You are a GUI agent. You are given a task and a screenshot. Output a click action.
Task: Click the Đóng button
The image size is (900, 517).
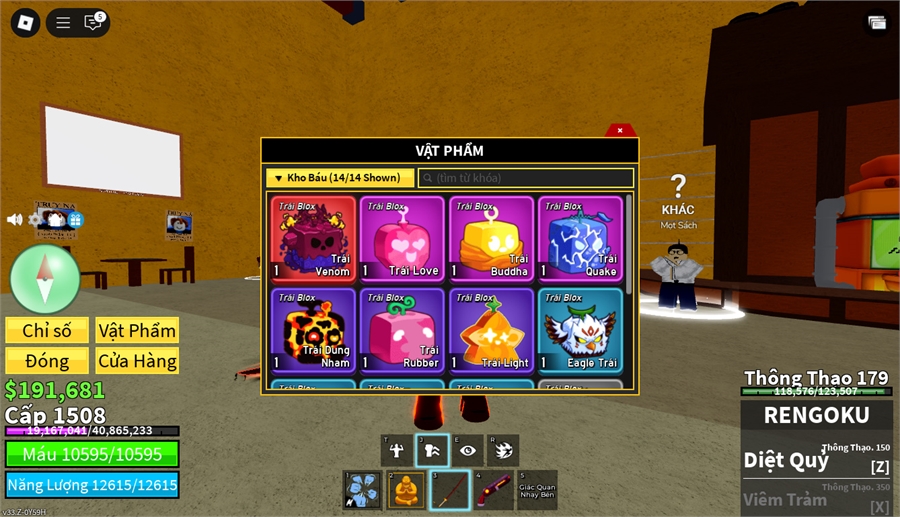tap(47, 361)
